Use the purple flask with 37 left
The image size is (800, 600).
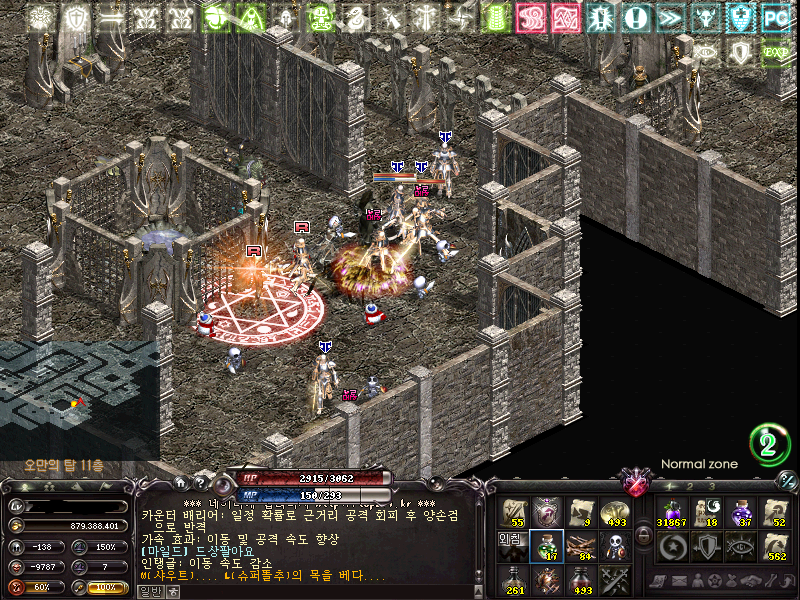[x=740, y=512]
